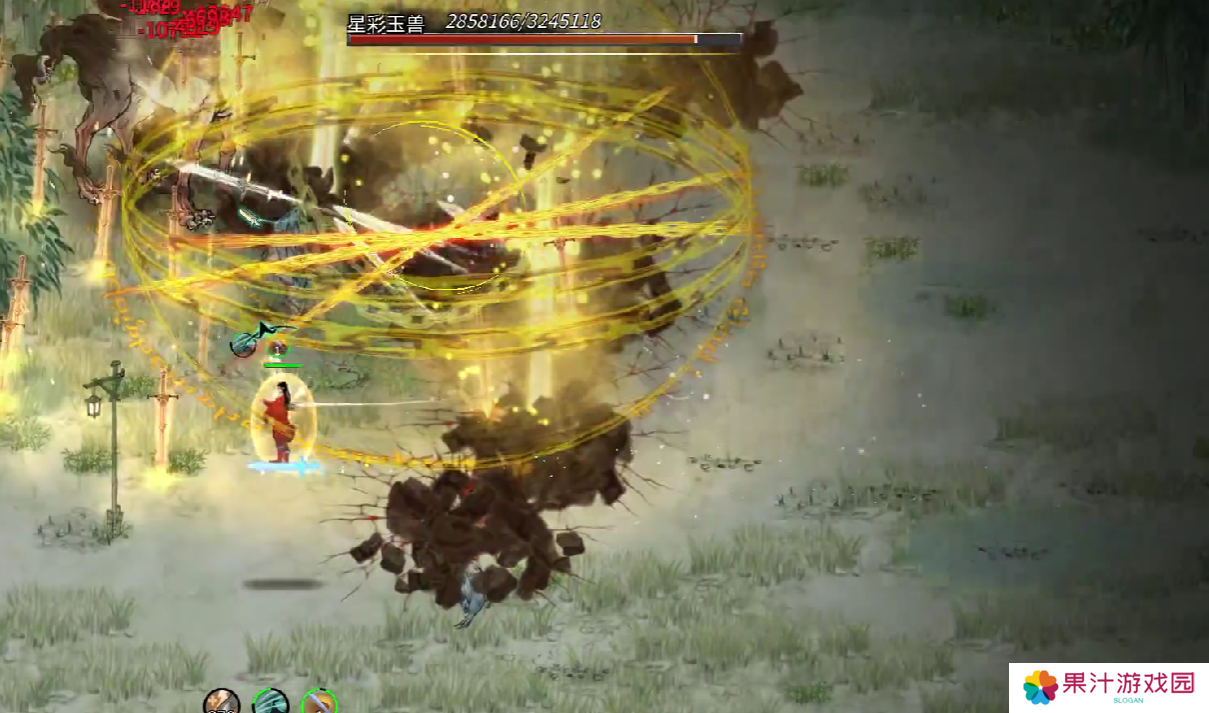Use the teal wind slash skill
1209x713 pixels.
click(270, 702)
